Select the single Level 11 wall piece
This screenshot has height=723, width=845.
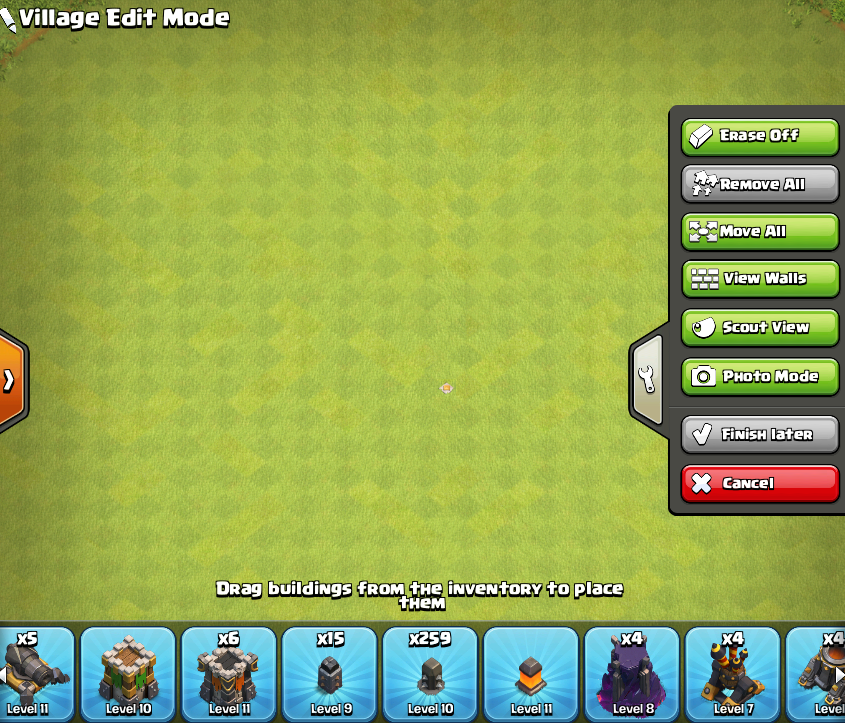click(x=531, y=672)
